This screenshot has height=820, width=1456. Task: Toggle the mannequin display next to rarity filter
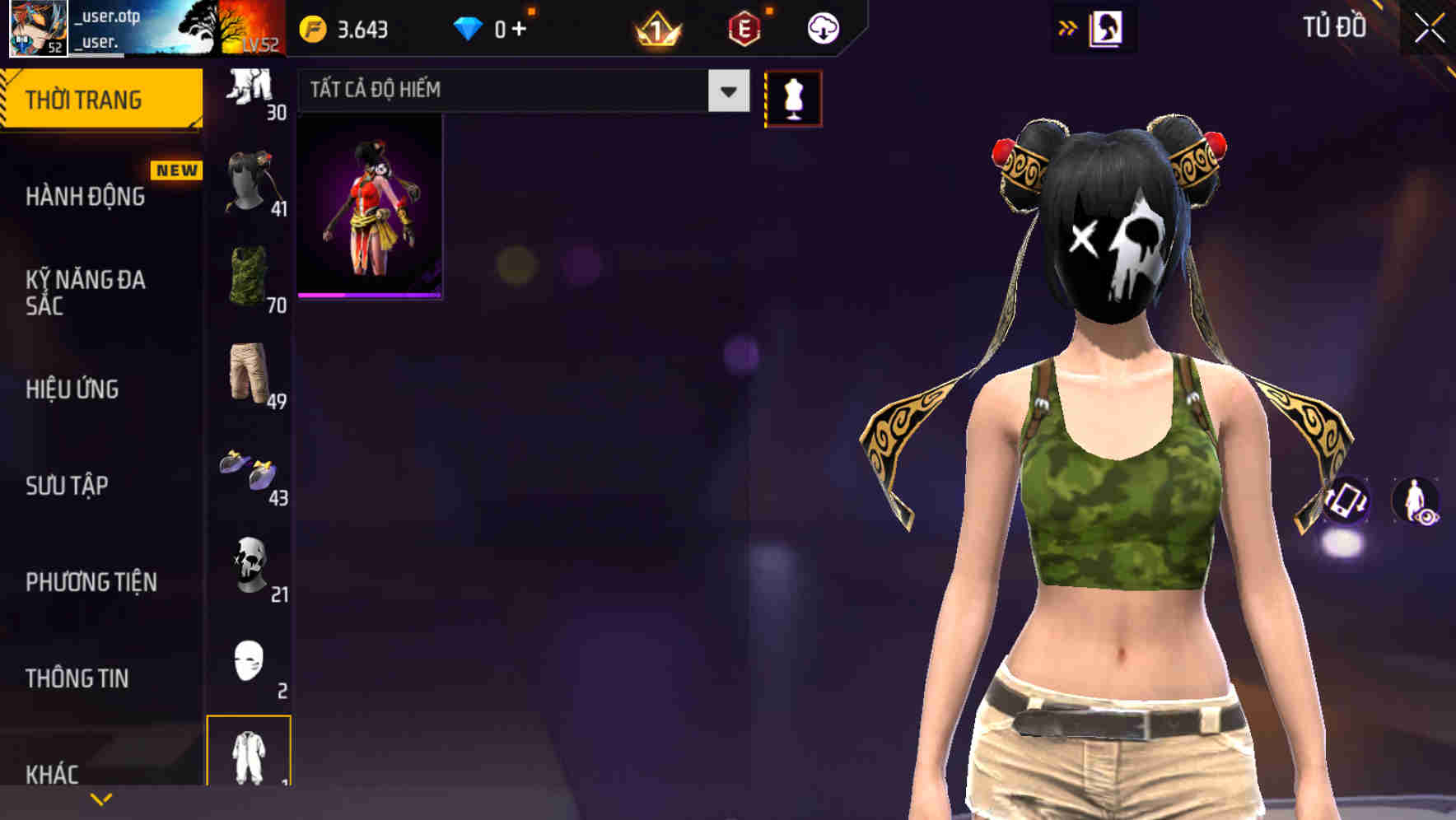pyautogui.click(x=793, y=97)
